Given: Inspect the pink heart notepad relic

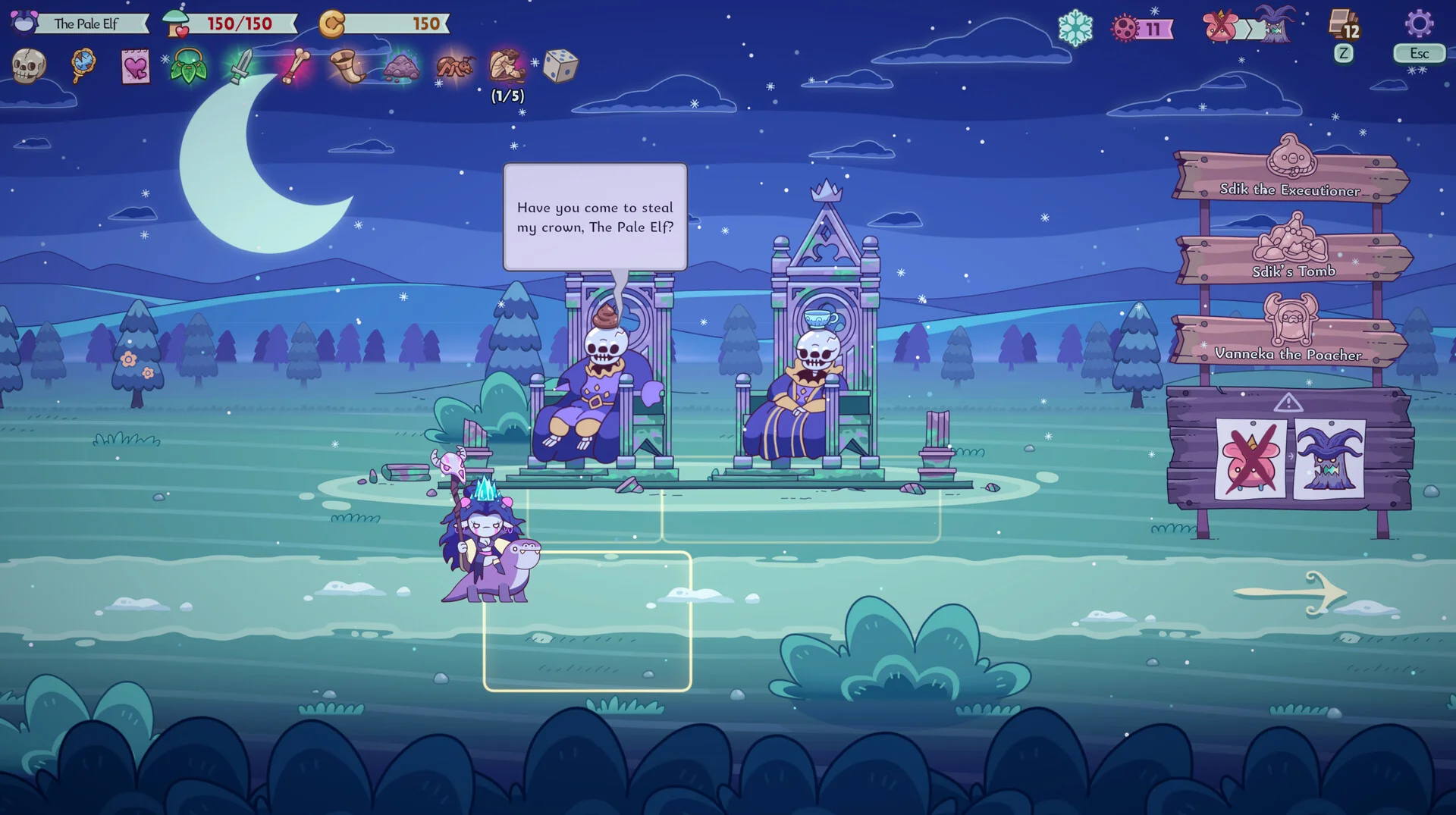Looking at the screenshot, I should point(136,67).
